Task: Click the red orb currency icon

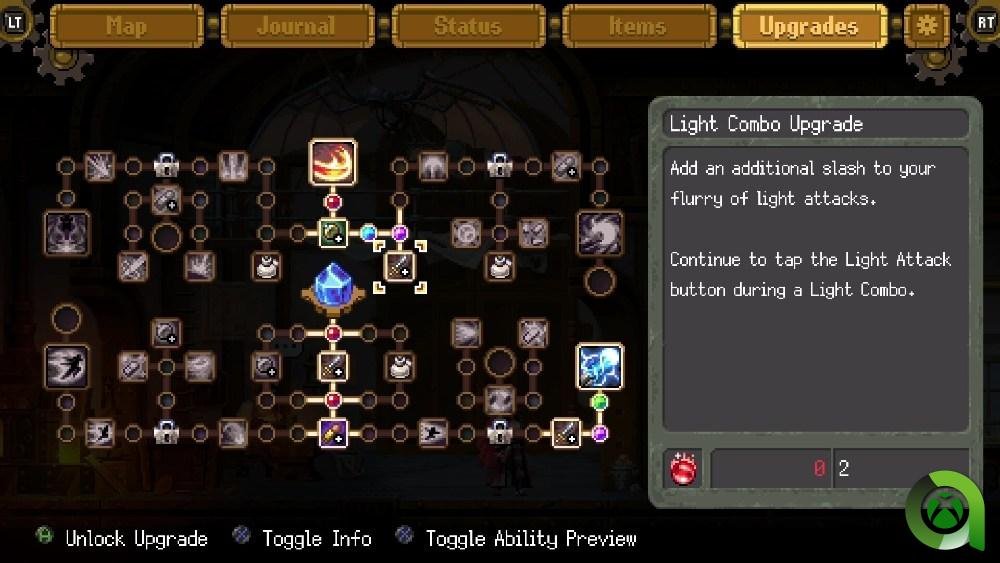Action: (x=685, y=469)
